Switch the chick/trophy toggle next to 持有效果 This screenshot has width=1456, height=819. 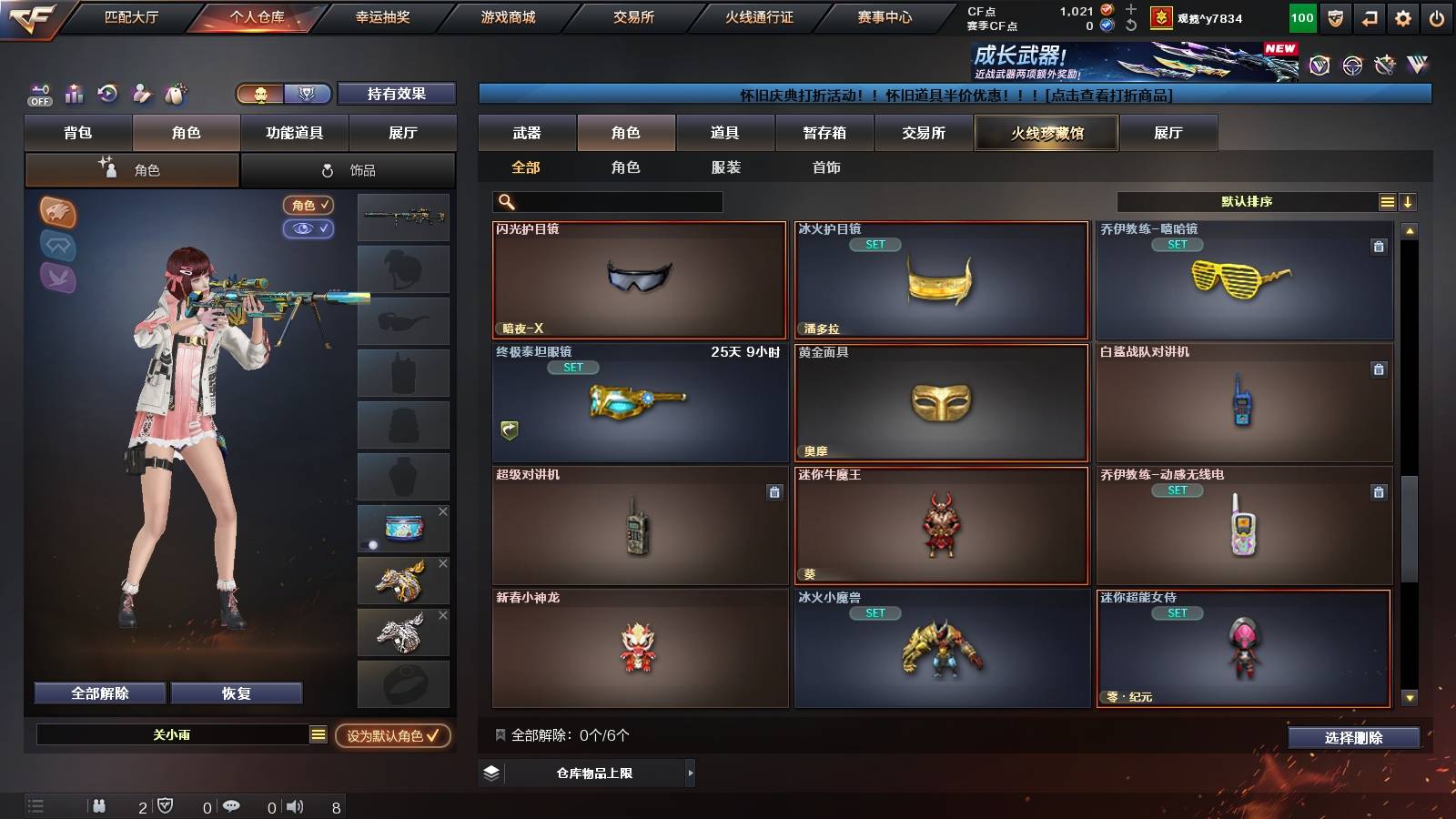pos(260,93)
